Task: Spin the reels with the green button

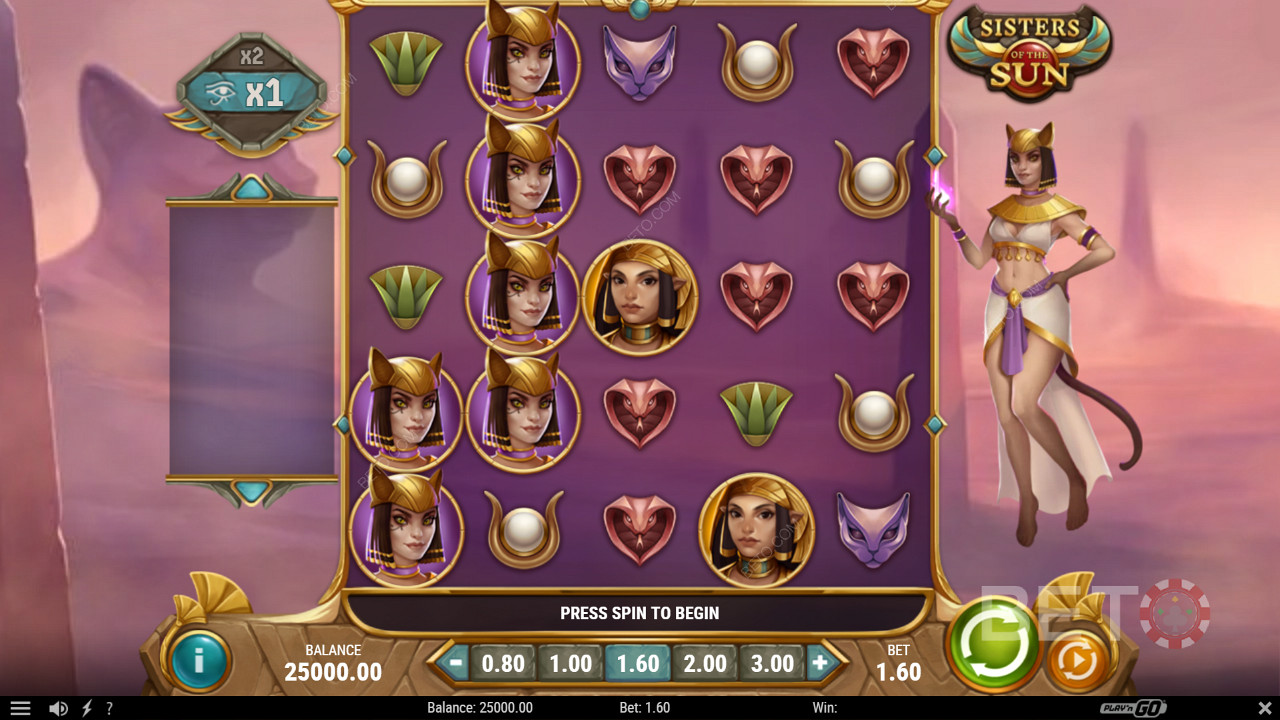Action: (x=993, y=643)
